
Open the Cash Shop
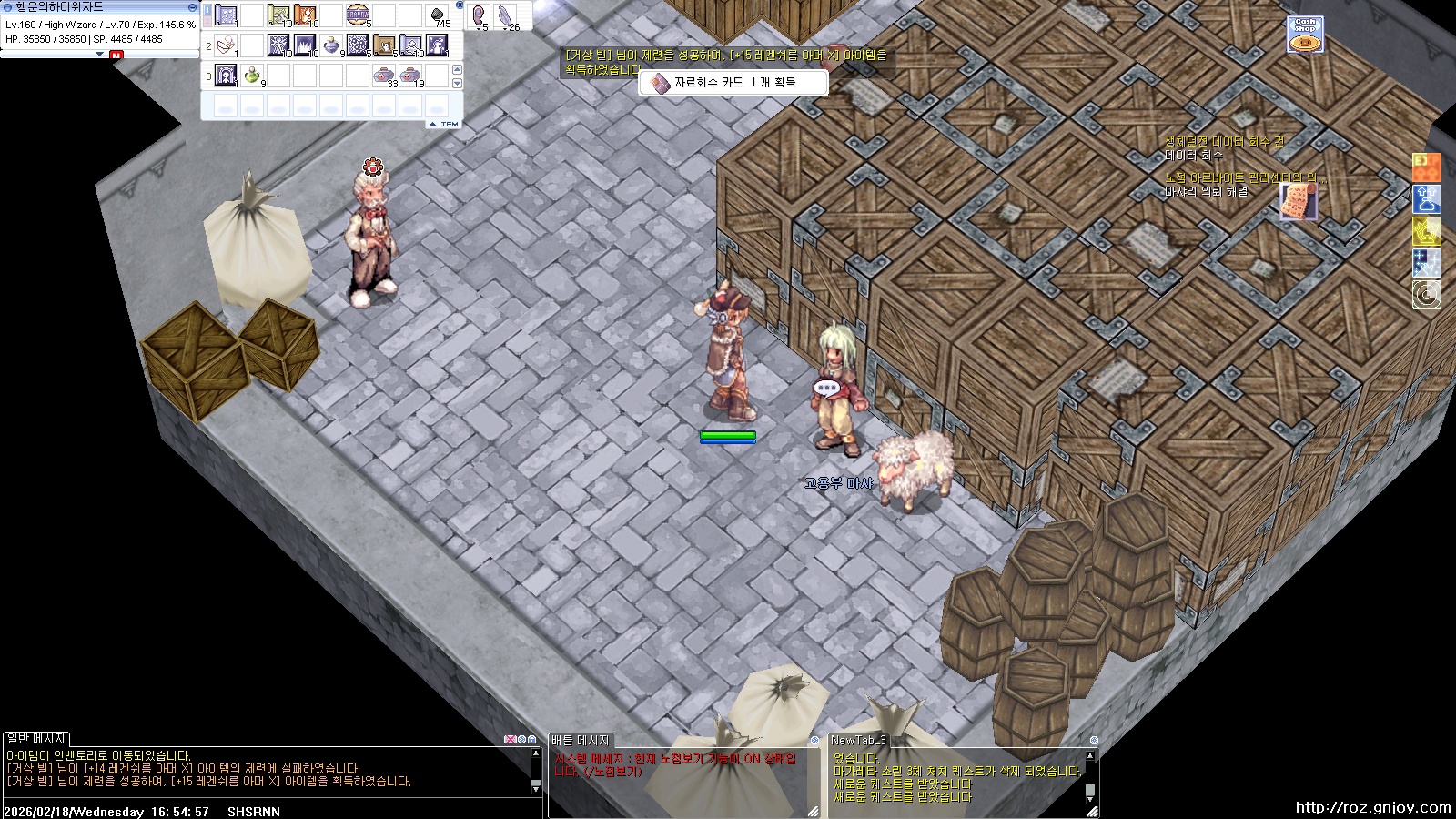pyautogui.click(x=1305, y=35)
